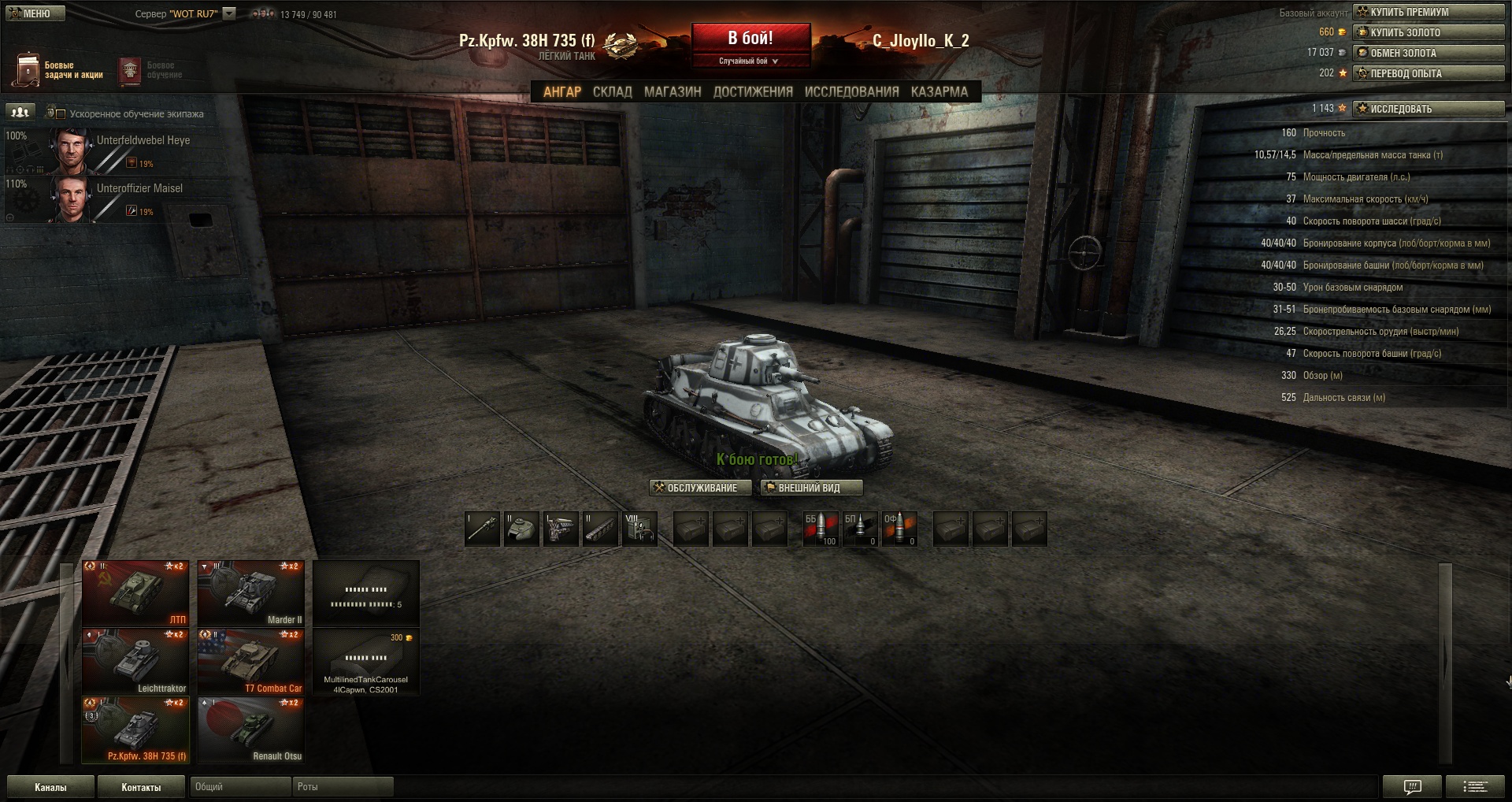Screen dimensions: 1512x802
Task: Select the Marder II tank
Action: click(250, 593)
